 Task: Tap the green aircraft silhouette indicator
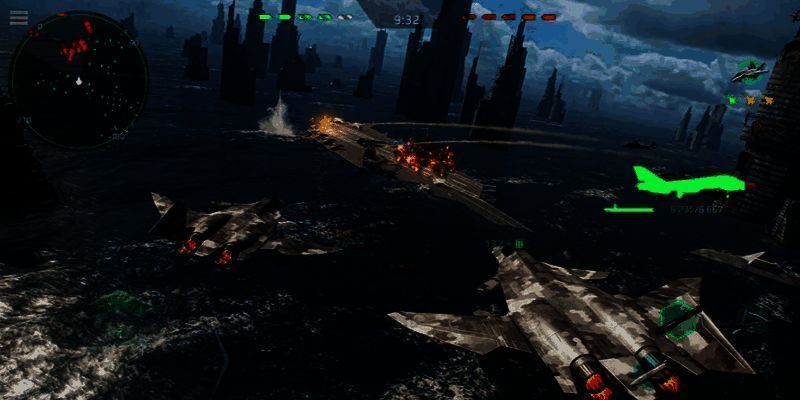tap(690, 180)
